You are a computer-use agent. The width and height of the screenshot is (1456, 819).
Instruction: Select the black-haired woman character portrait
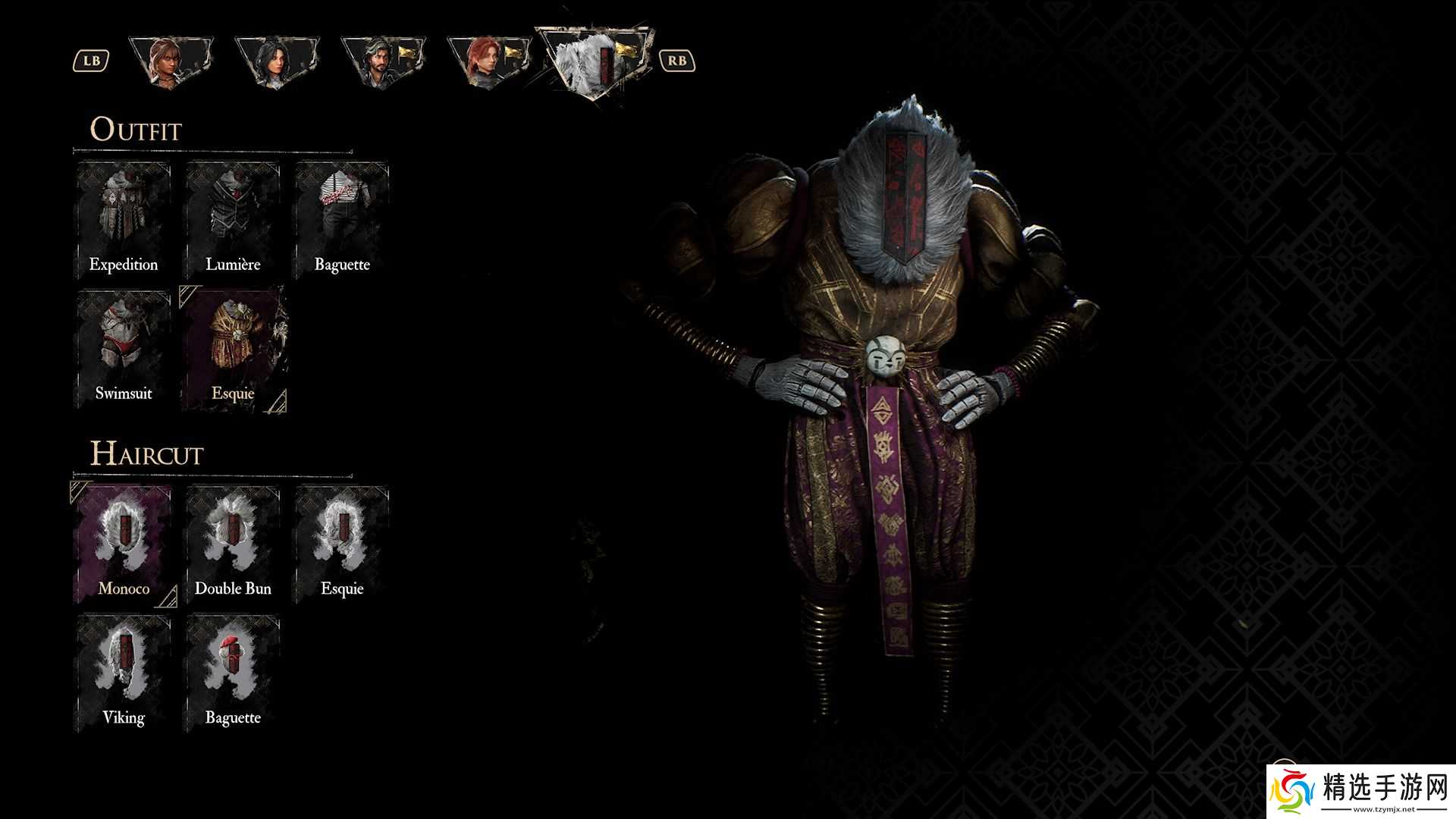tap(276, 61)
